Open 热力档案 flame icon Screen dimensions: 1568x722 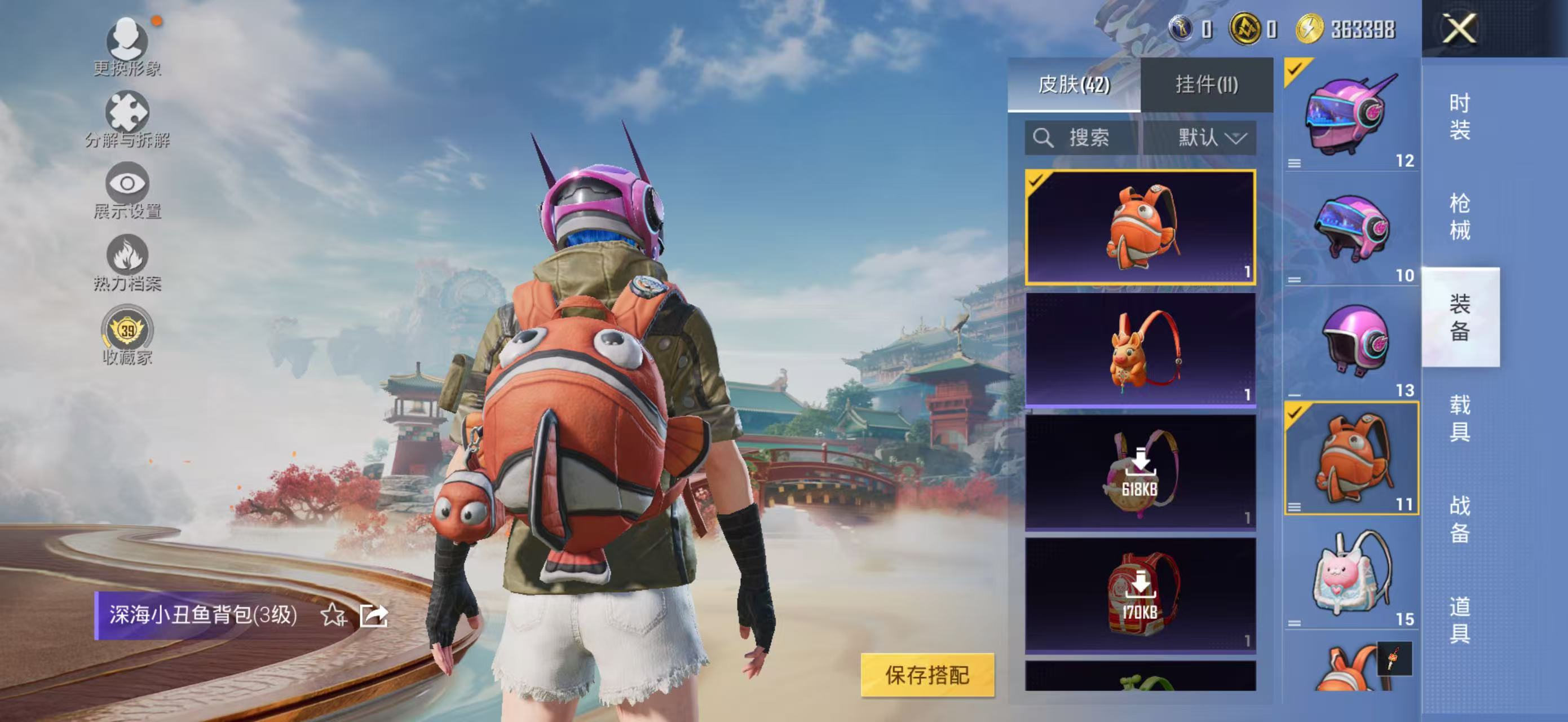(127, 262)
